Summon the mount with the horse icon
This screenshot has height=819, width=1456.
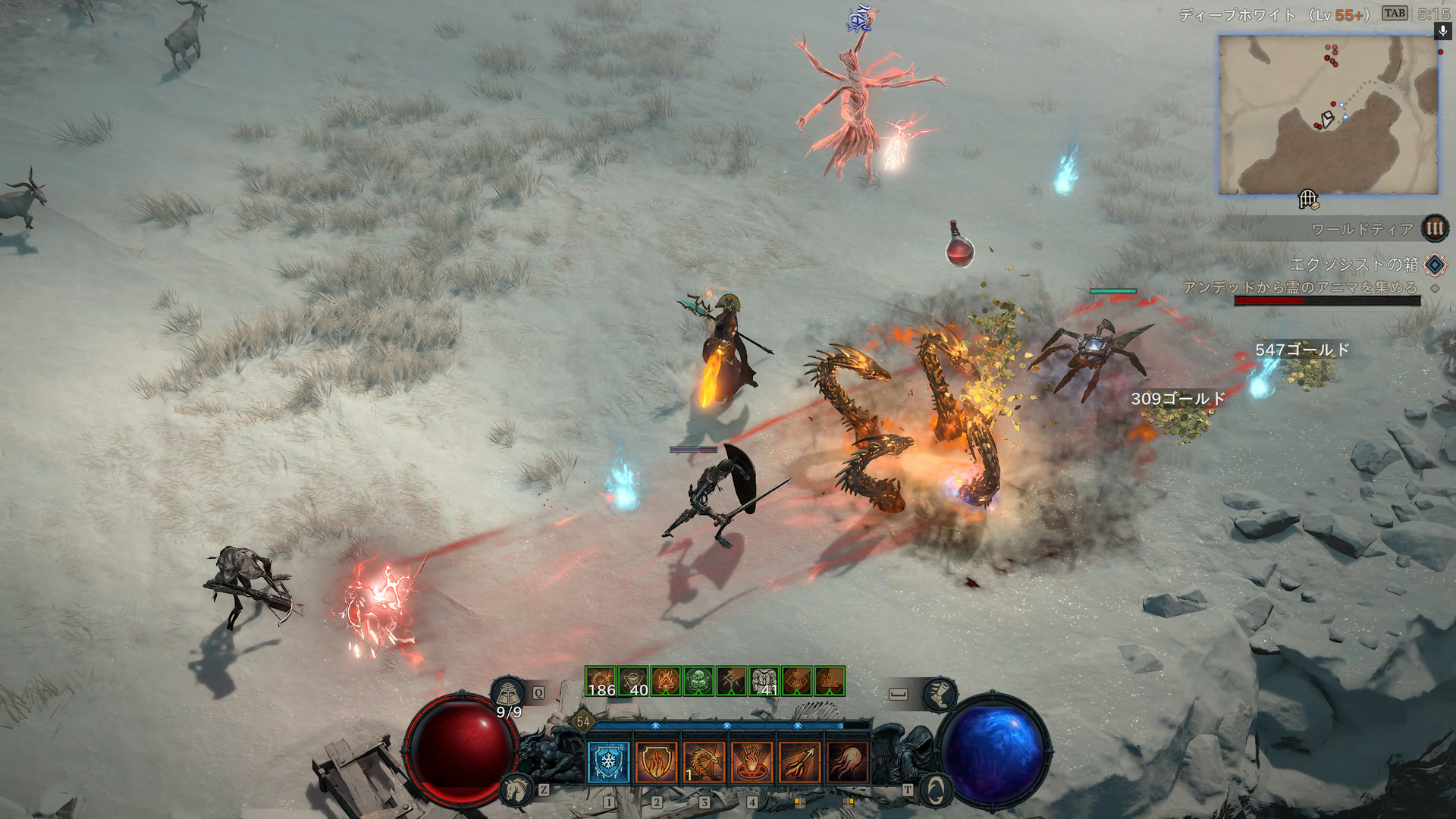[x=516, y=789]
